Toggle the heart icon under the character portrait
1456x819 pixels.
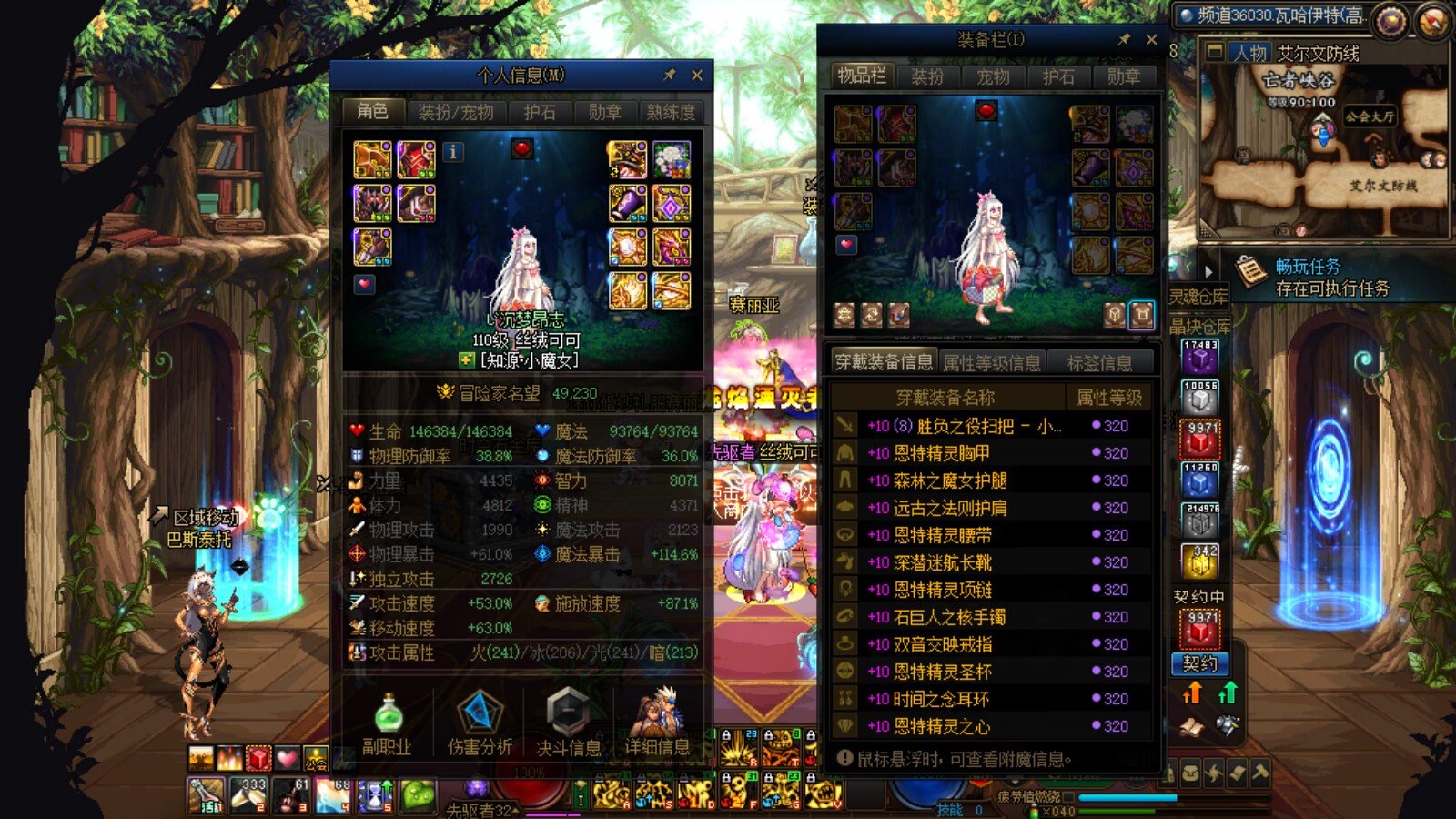(366, 282)
